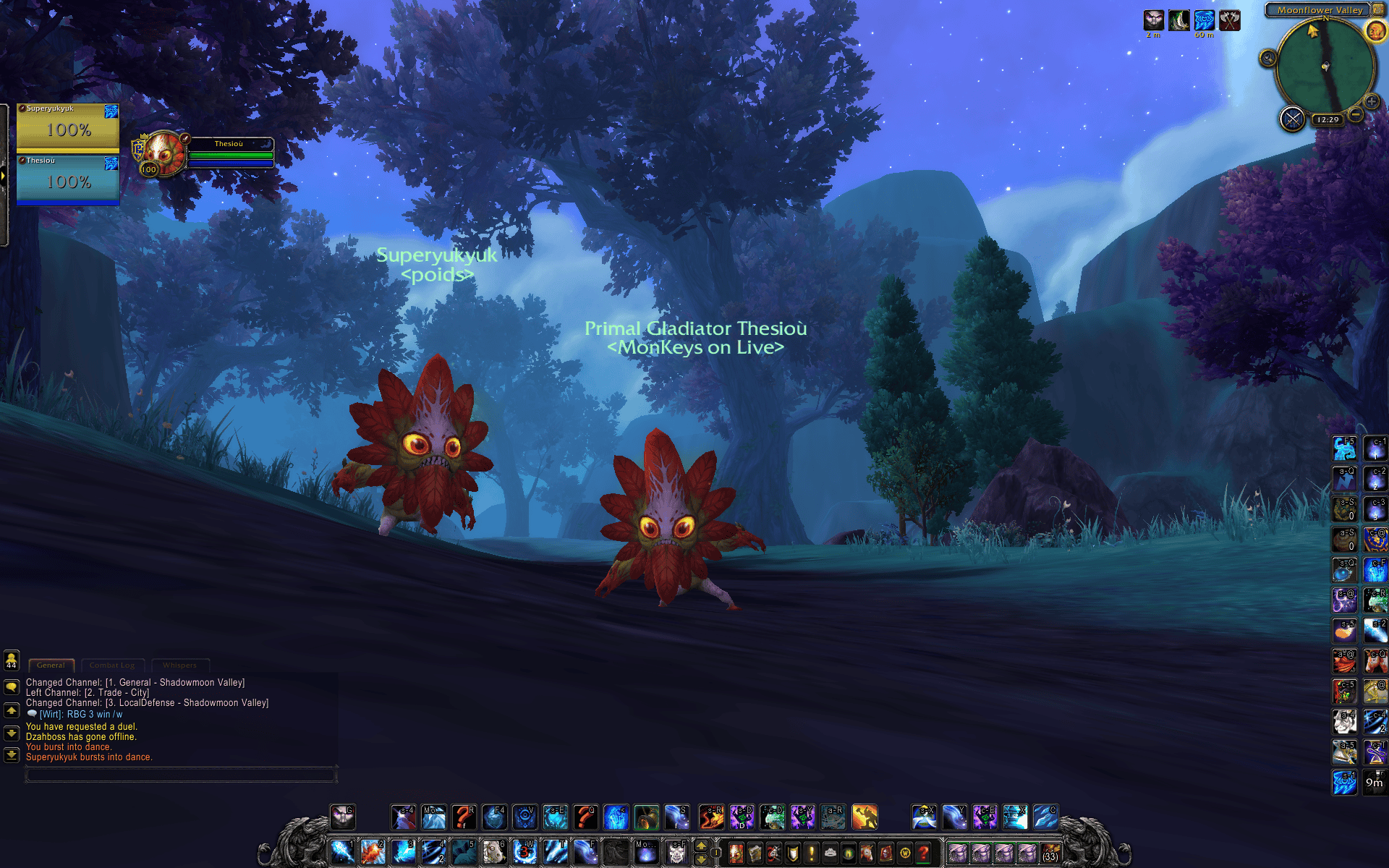Select Superyukyuk's raid frame
1389x868 pixels.
pos(68,127)
